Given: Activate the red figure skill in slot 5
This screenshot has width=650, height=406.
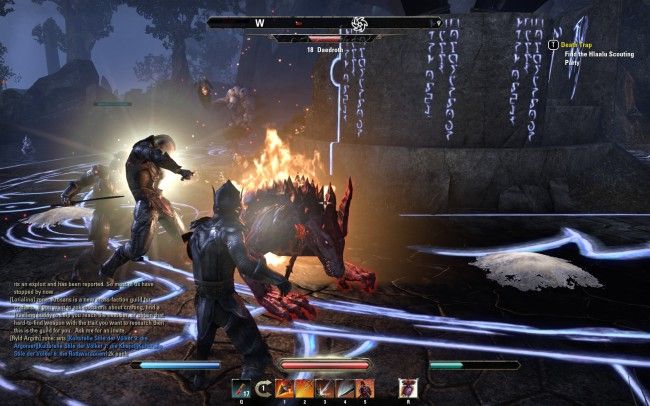Looking at the screenshot, I should tap(364, 388).
